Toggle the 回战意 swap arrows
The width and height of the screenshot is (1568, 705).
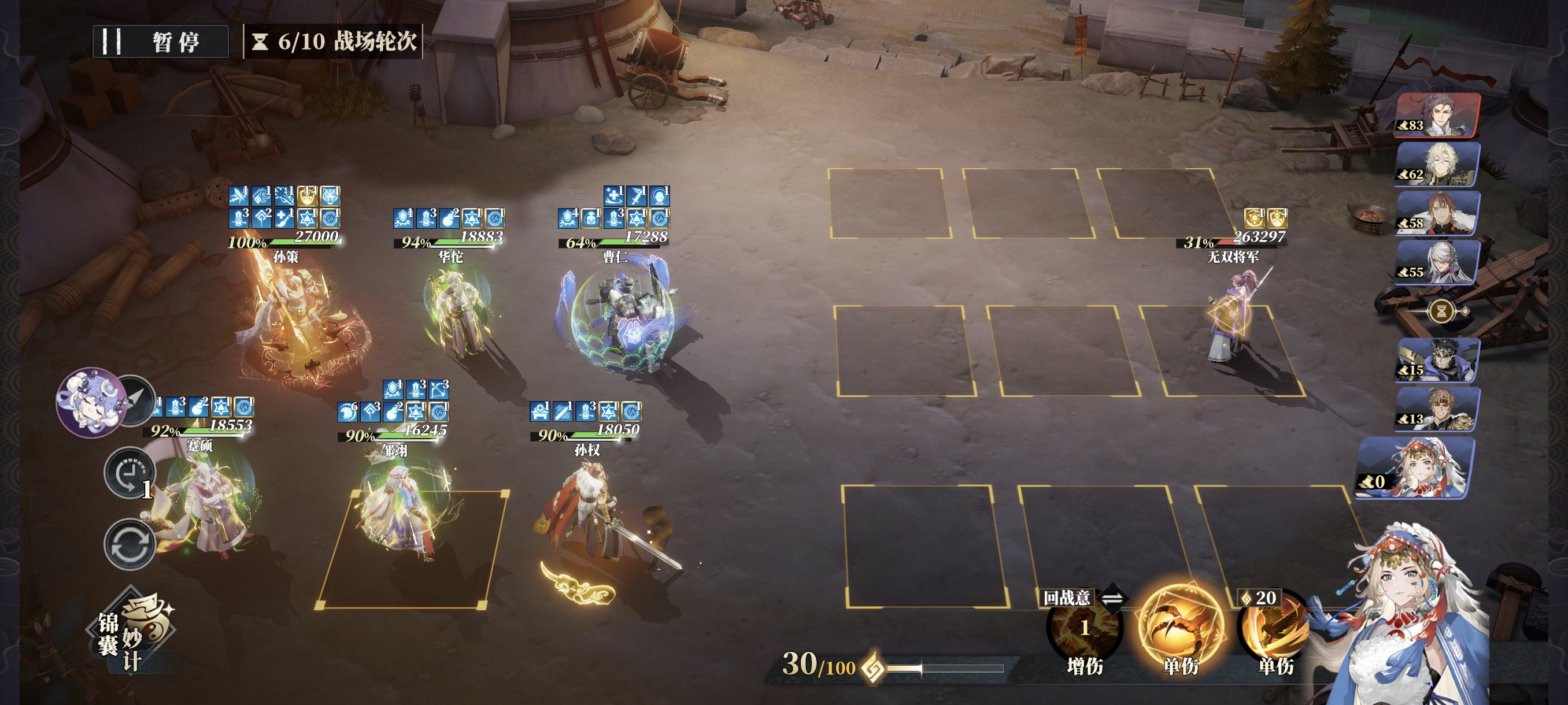pos(1112,598)
